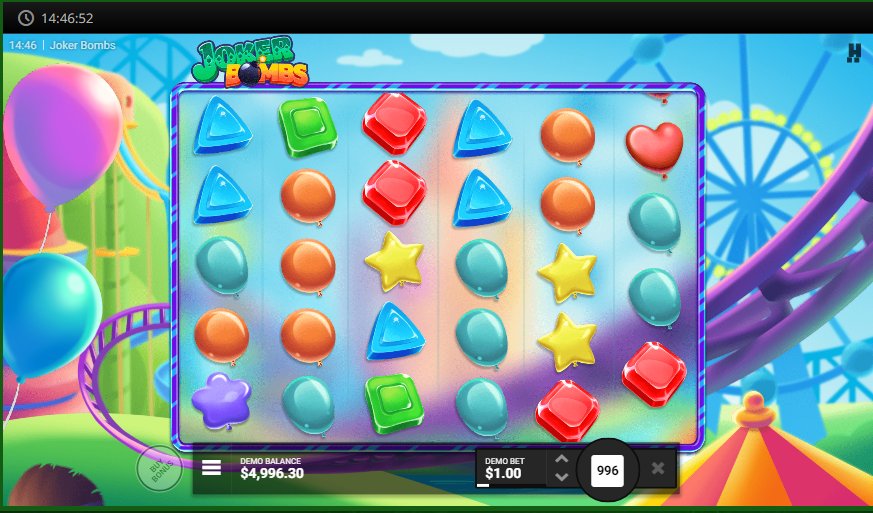
Task: Click the 996 autoplay counter button
Action: click(607, 469)
